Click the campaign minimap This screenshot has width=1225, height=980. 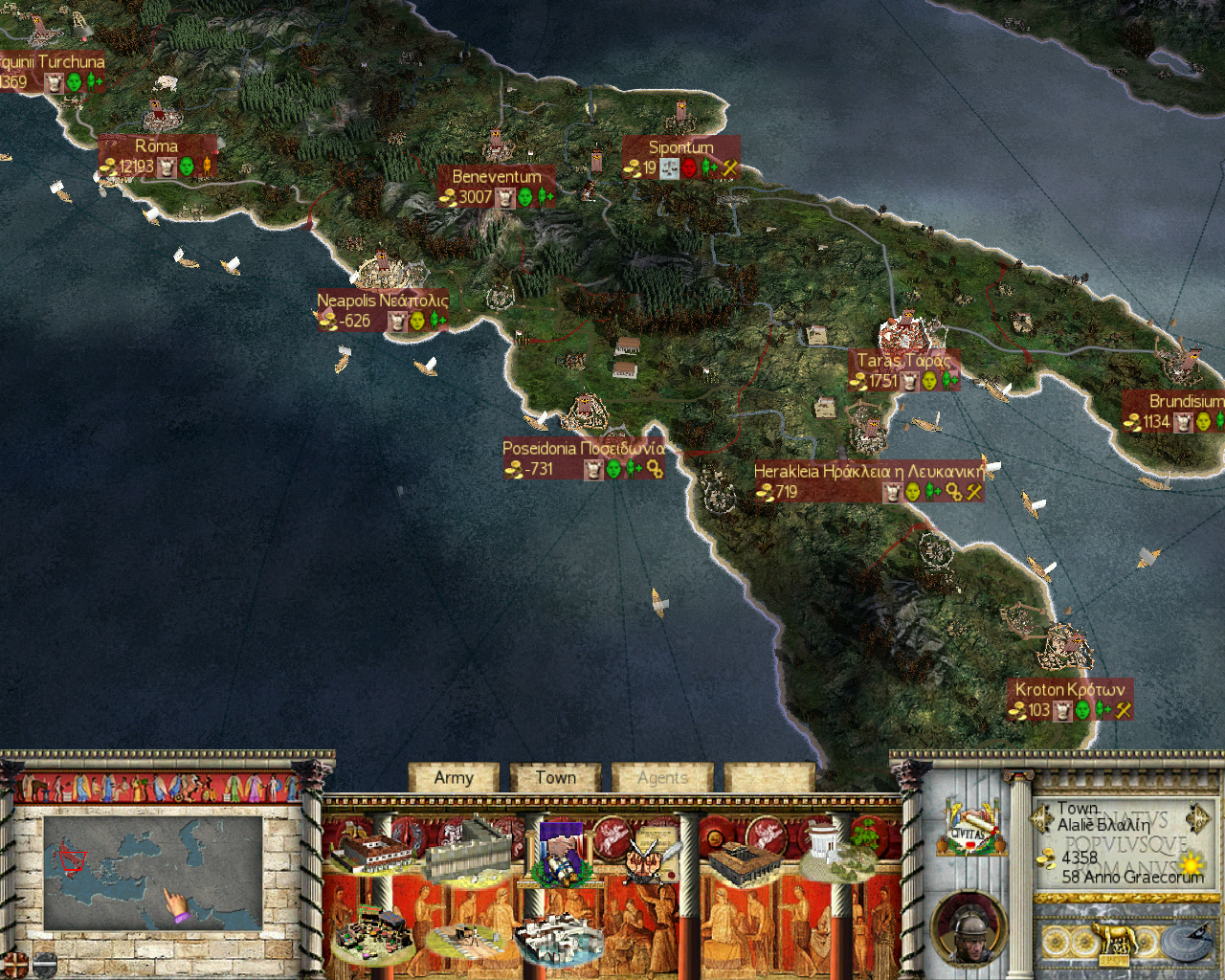(153, 872)
